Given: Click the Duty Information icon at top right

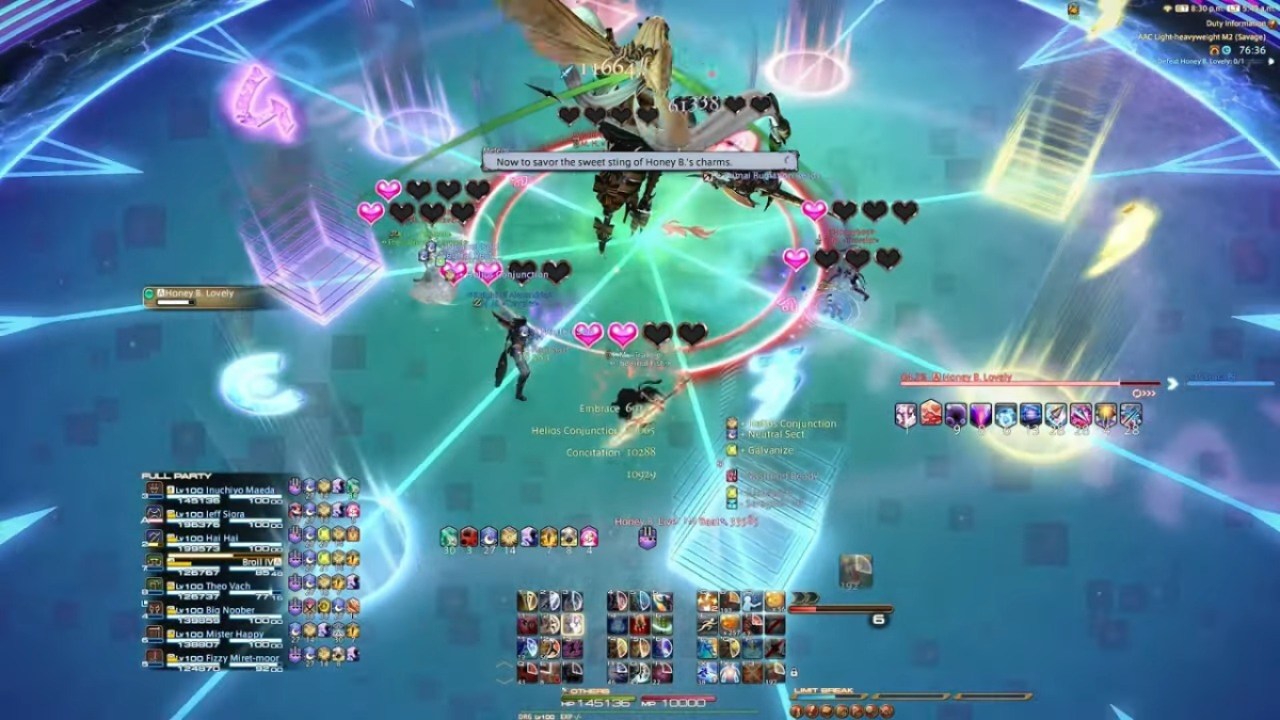Looking at the screenshot, I should click(1271, 24).
